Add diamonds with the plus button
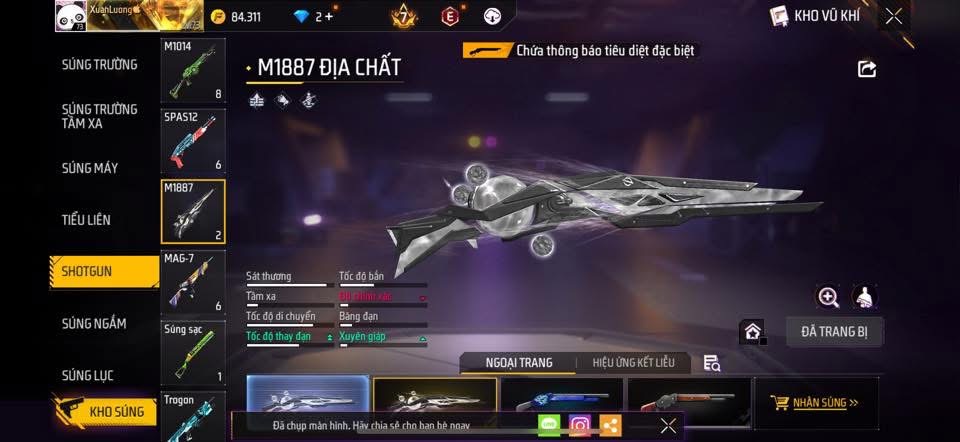Image resolution: width=960 pixels, height=442 pixels. (x=329, y=16)
